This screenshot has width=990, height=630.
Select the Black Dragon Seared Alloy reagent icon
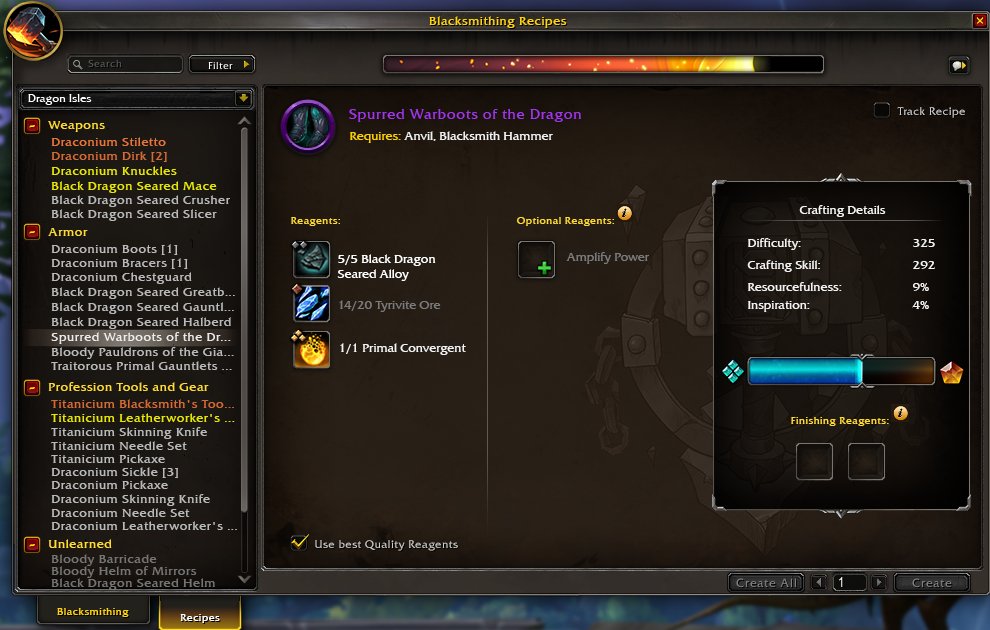311,260
